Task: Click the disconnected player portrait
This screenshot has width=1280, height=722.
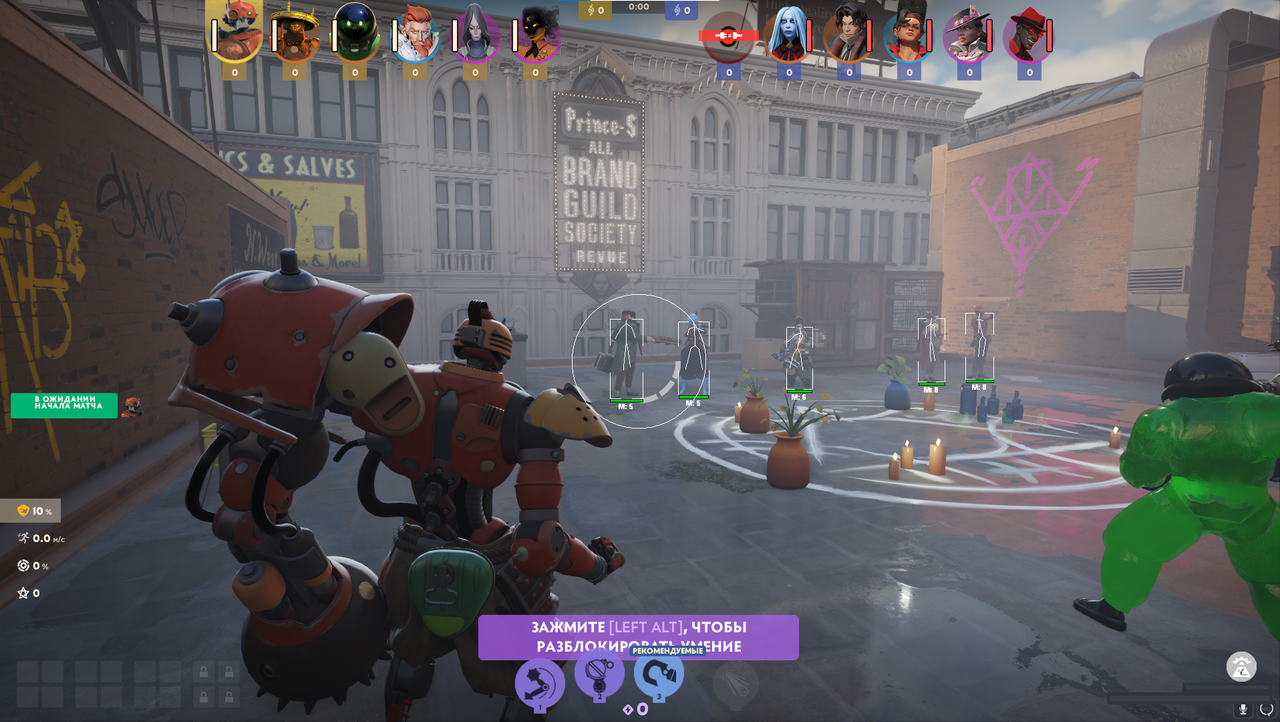Action: click(728, 35)
